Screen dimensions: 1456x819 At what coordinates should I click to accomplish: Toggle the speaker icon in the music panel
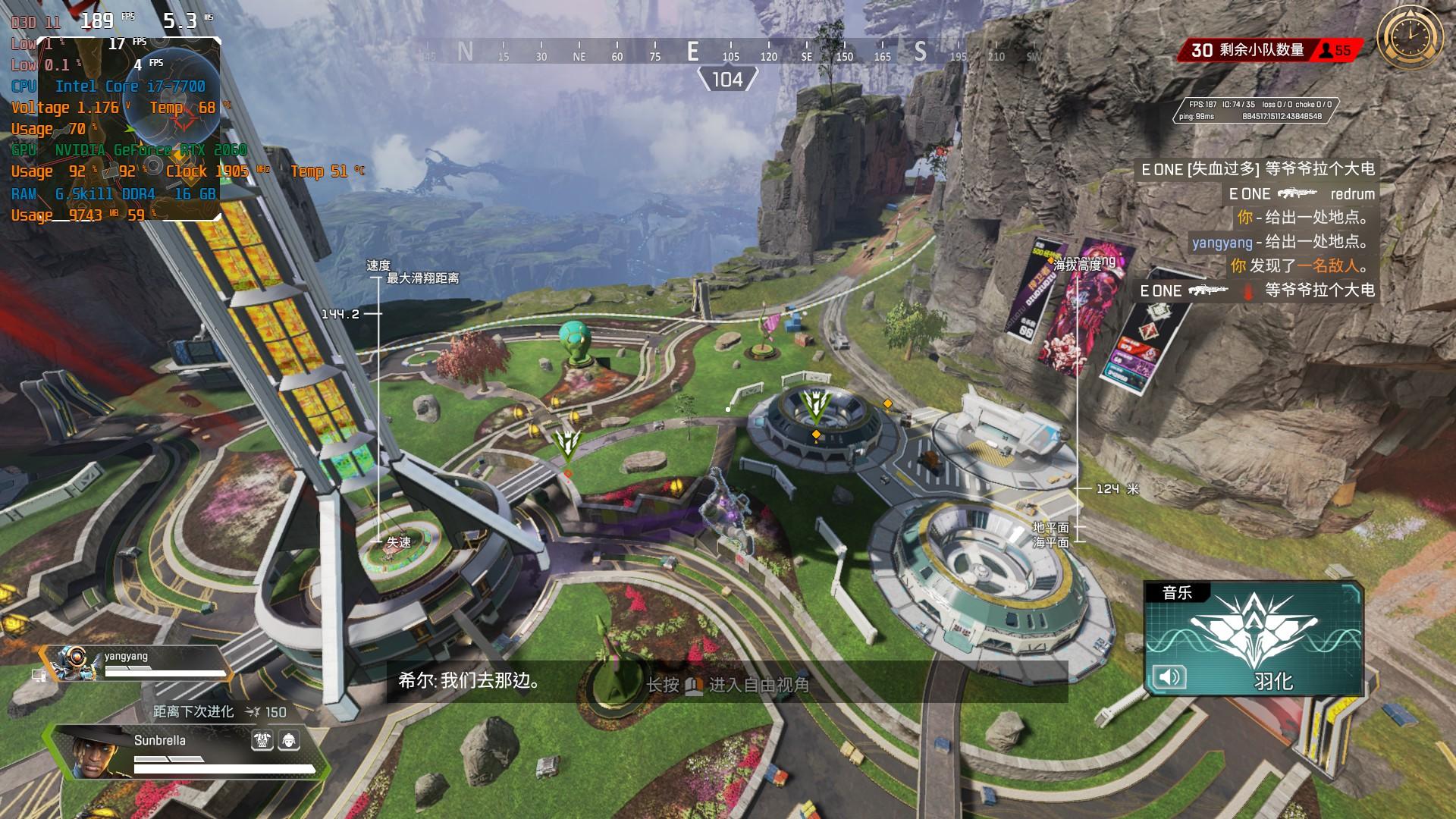tap(1169, 677)
